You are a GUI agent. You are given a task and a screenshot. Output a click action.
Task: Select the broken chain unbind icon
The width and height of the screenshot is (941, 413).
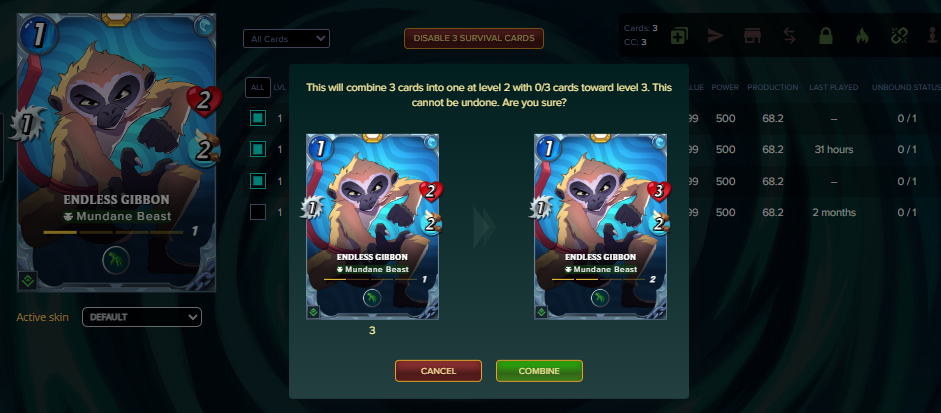[x=898, y=37]
